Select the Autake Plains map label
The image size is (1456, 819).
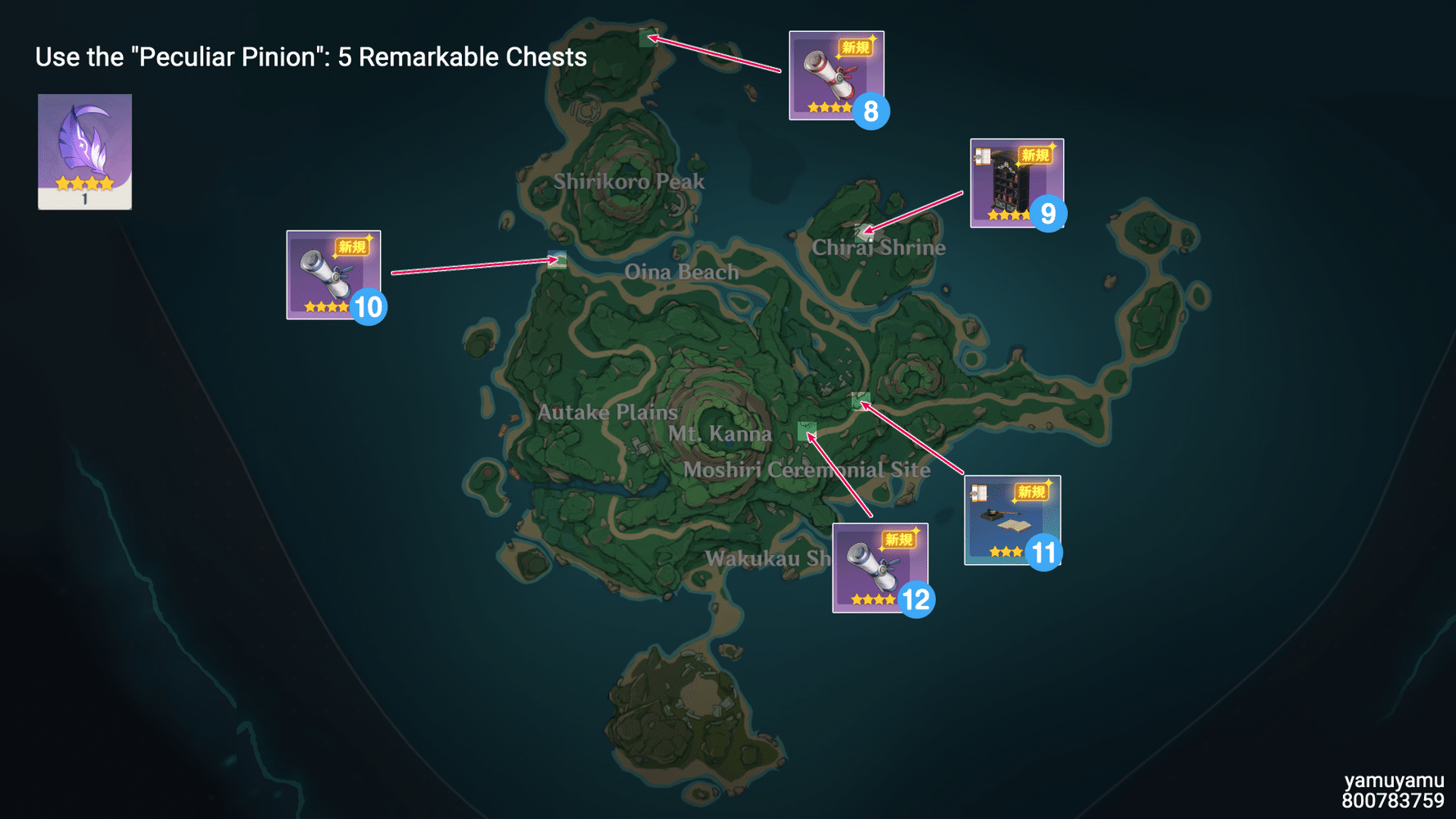pyautogui.click(x=607, y=413)
